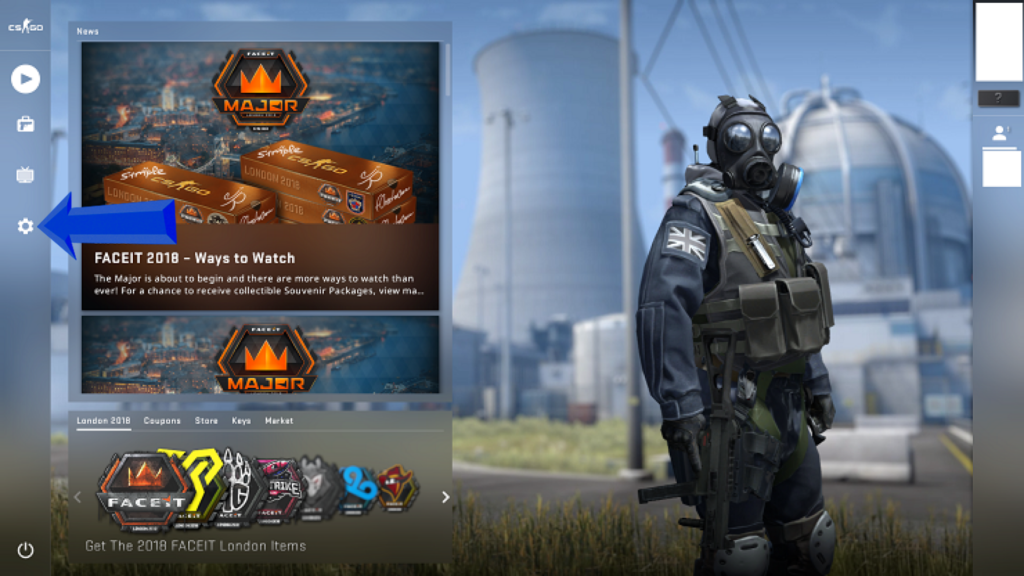Click the Play button in the sidebar

click(25, 79)
